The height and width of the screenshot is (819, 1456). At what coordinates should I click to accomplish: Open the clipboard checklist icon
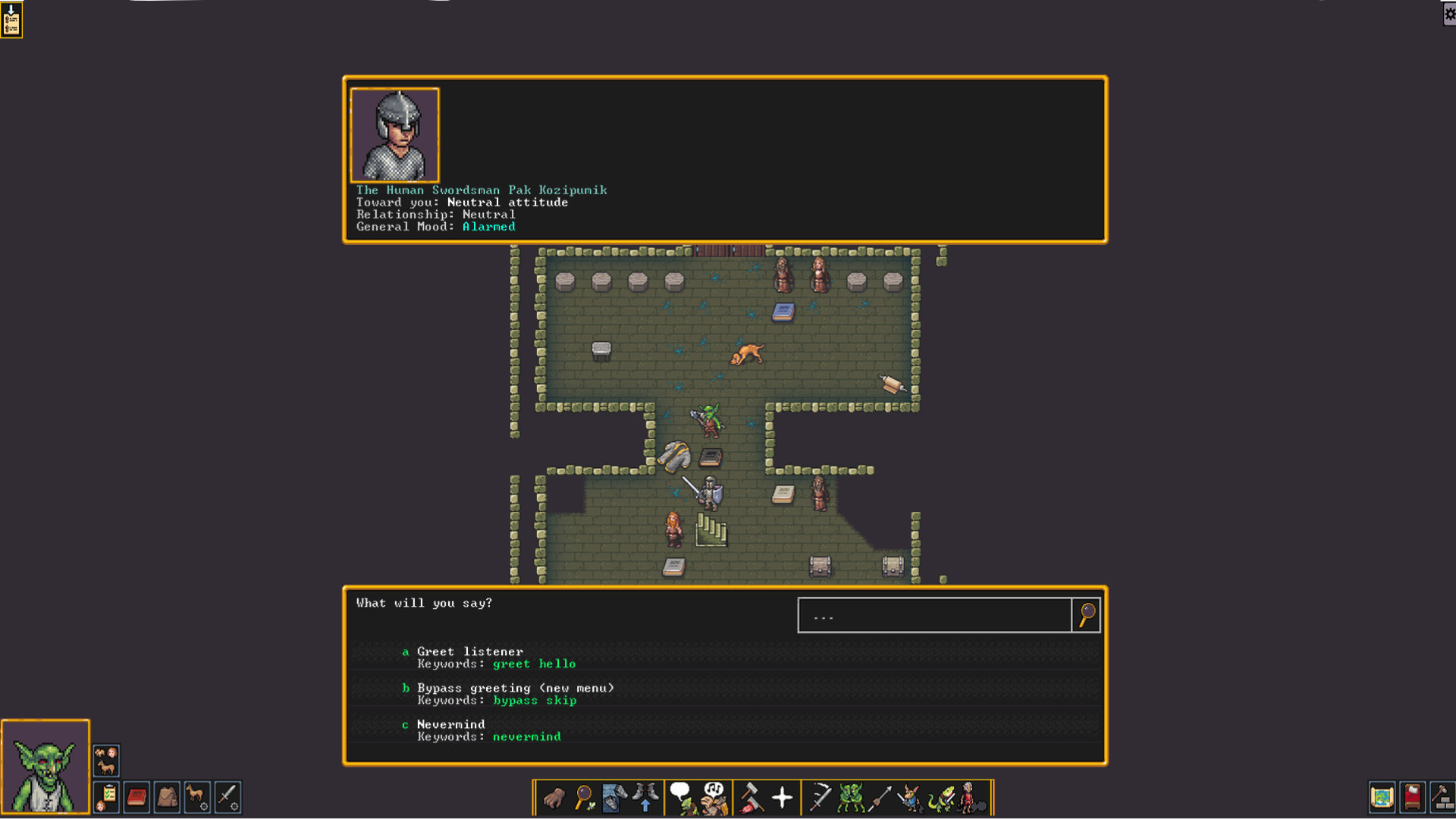107,798
